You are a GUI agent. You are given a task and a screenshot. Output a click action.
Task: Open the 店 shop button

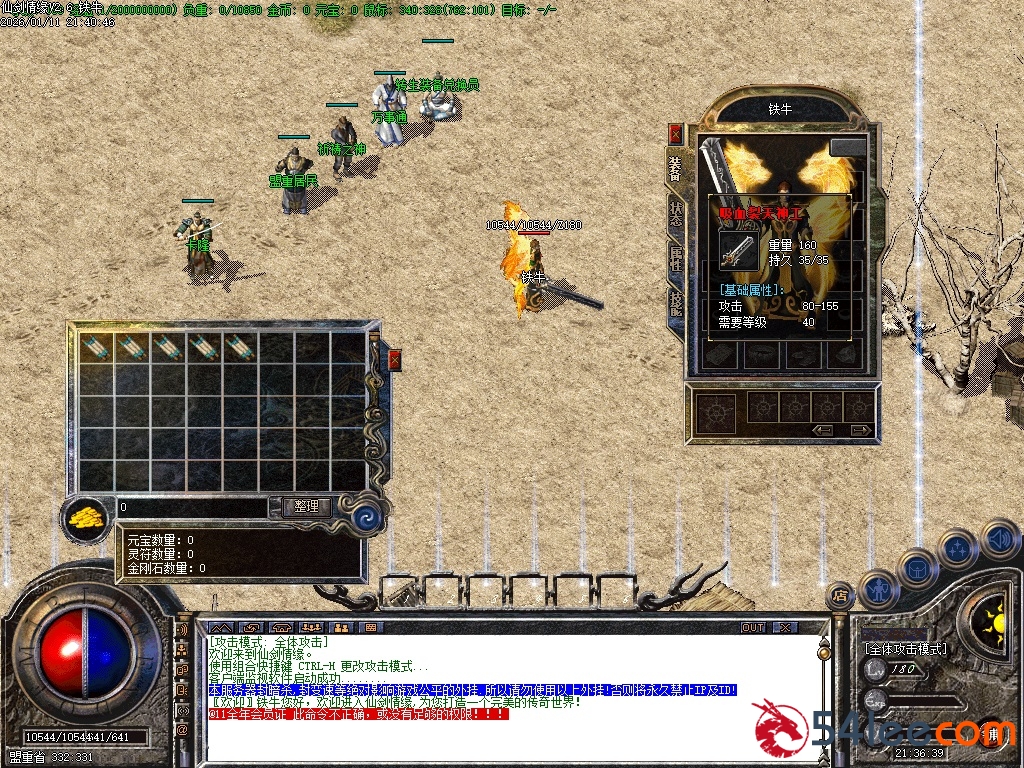(x=840, y=596)
